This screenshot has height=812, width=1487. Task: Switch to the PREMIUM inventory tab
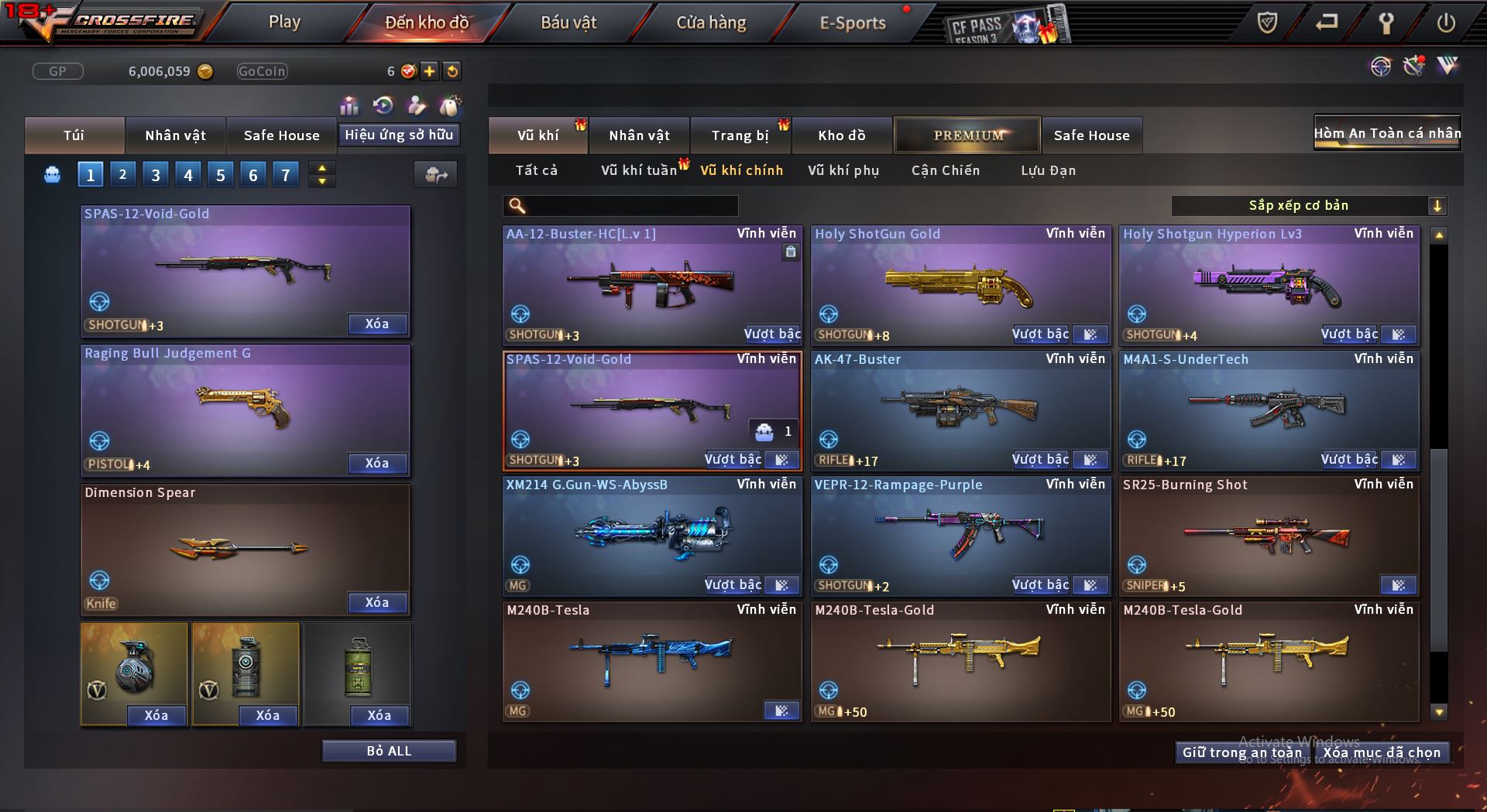click(967, 135)
